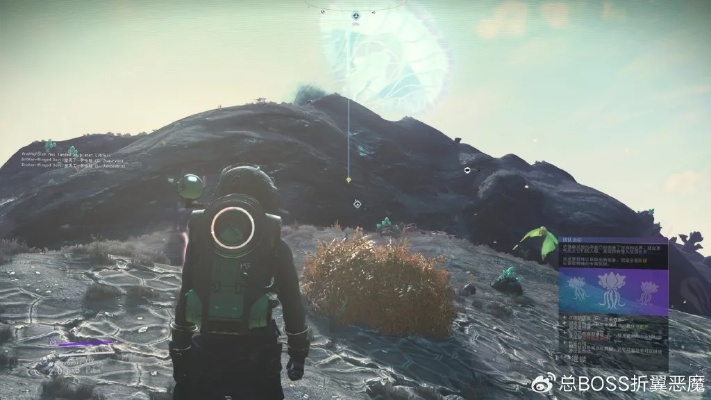Select the compass marker icon at top
This screenshot has height=400, width=711.
pos(355,16)
